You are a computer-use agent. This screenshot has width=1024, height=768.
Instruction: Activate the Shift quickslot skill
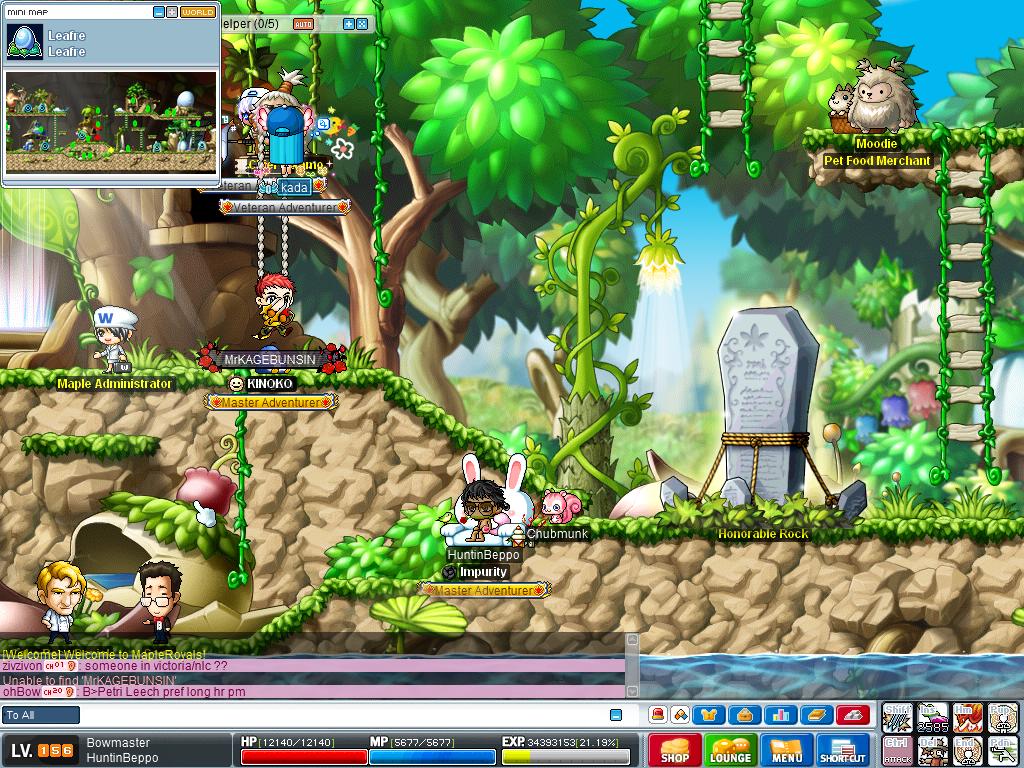pos(897,717)
